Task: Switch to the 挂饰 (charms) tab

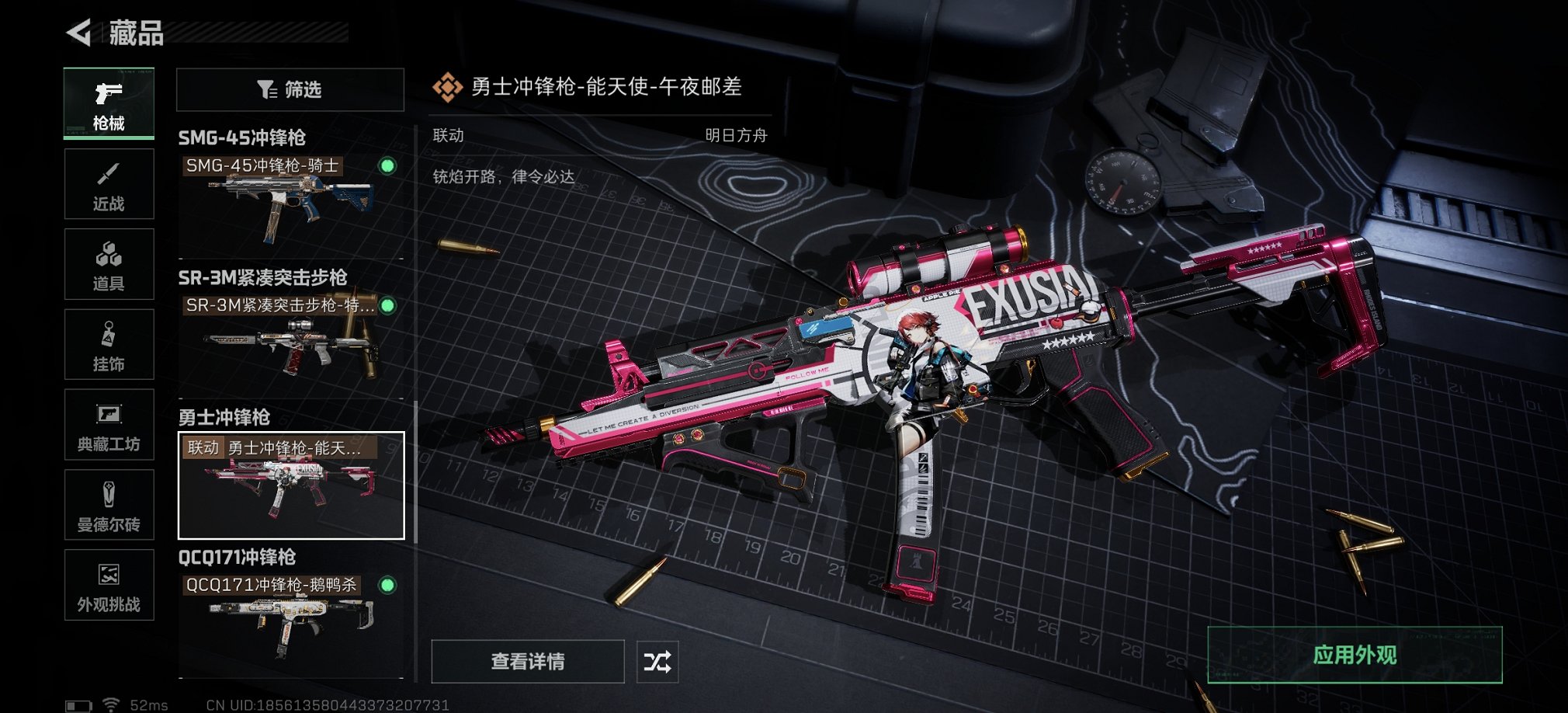Action: 109,344
